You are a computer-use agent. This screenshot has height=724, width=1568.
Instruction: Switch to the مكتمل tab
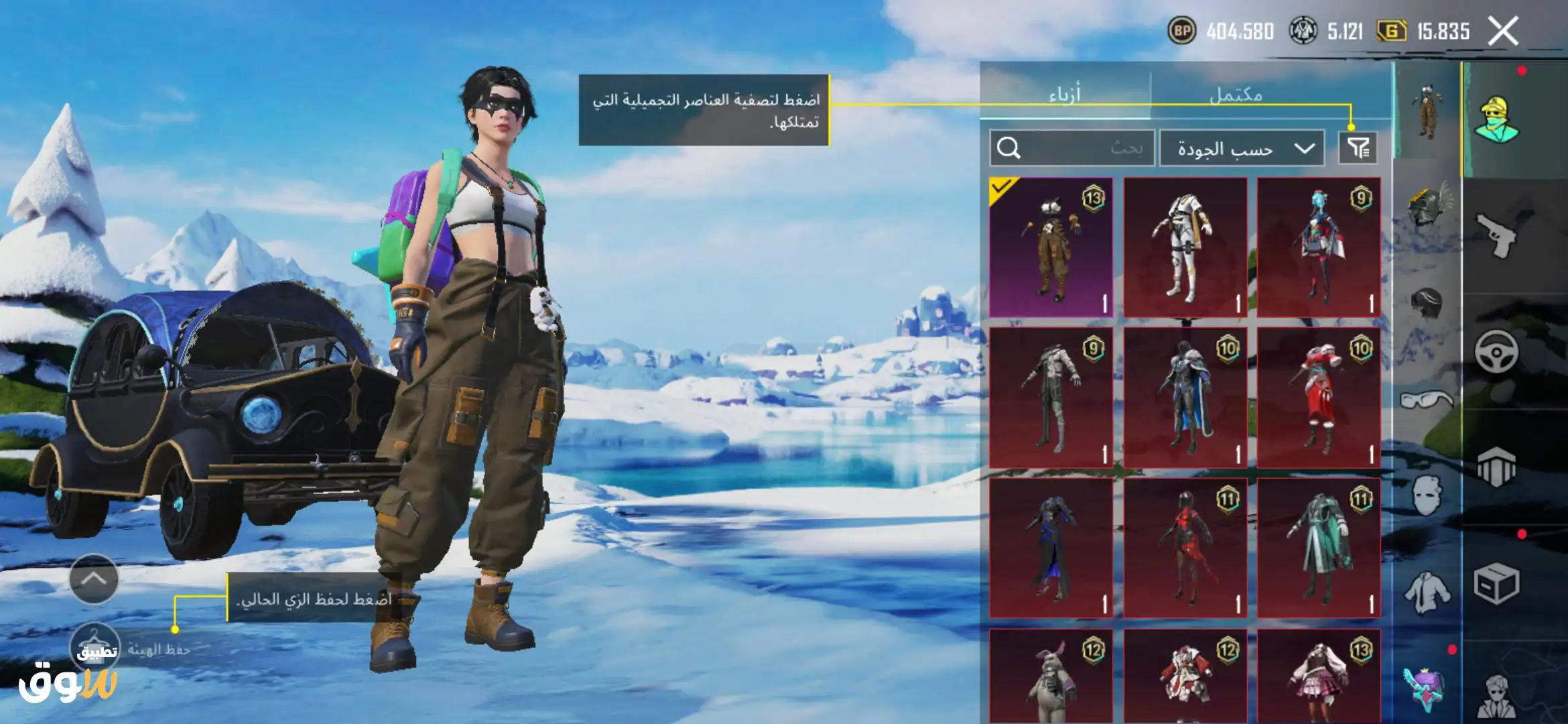(1236, 95)
